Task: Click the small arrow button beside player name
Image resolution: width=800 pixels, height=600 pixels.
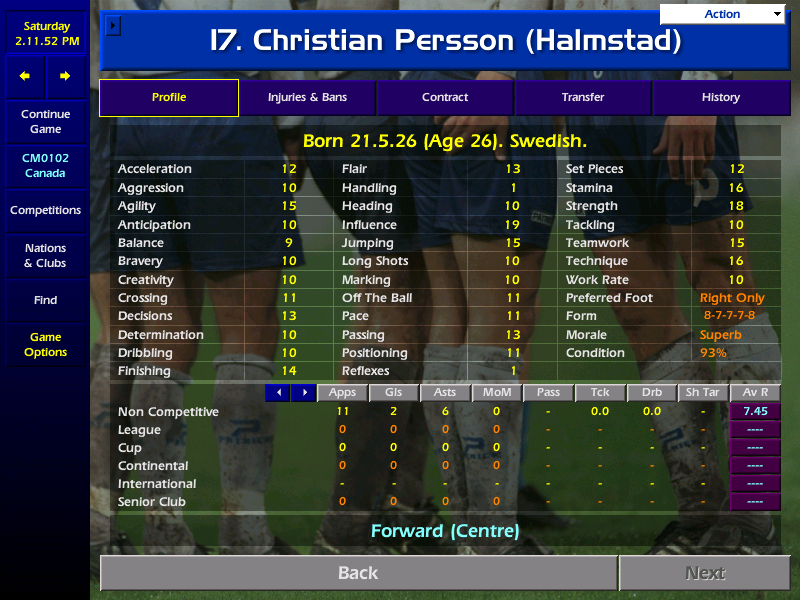Action: (x=112, y=25)
